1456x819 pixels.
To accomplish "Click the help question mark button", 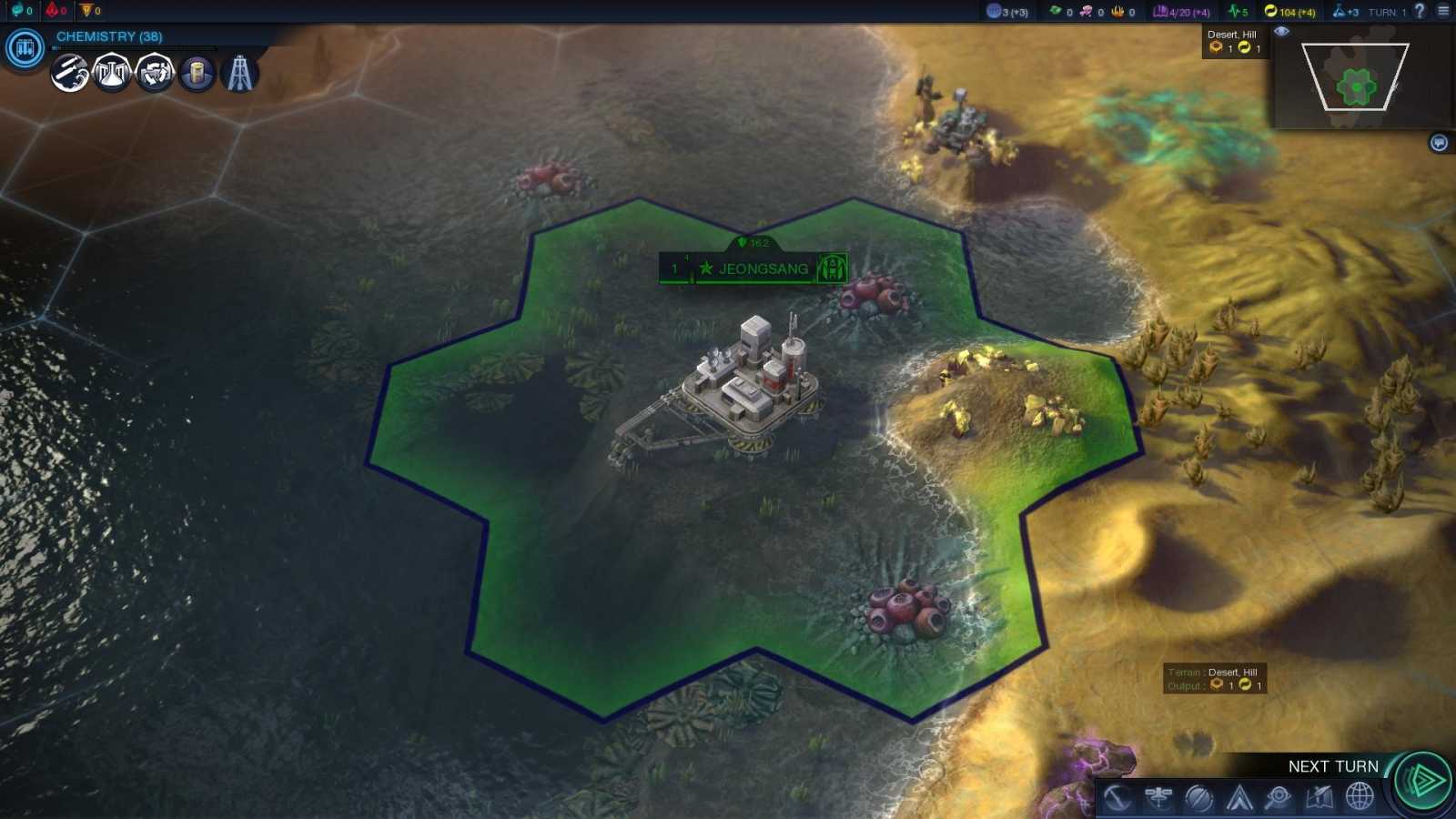I will tap(1420, 11).
